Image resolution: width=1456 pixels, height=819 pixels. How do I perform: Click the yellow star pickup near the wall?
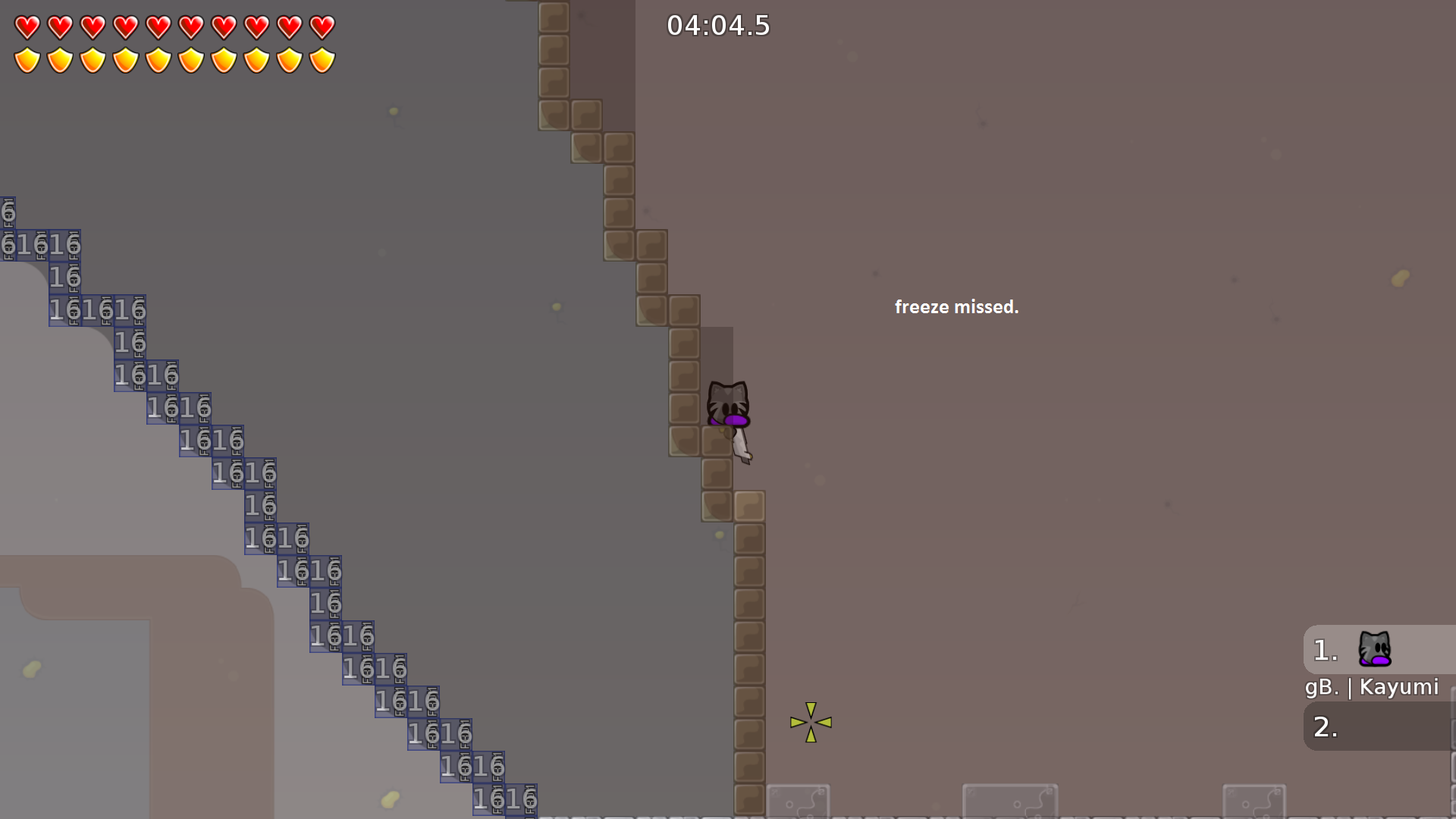point(811,723)
